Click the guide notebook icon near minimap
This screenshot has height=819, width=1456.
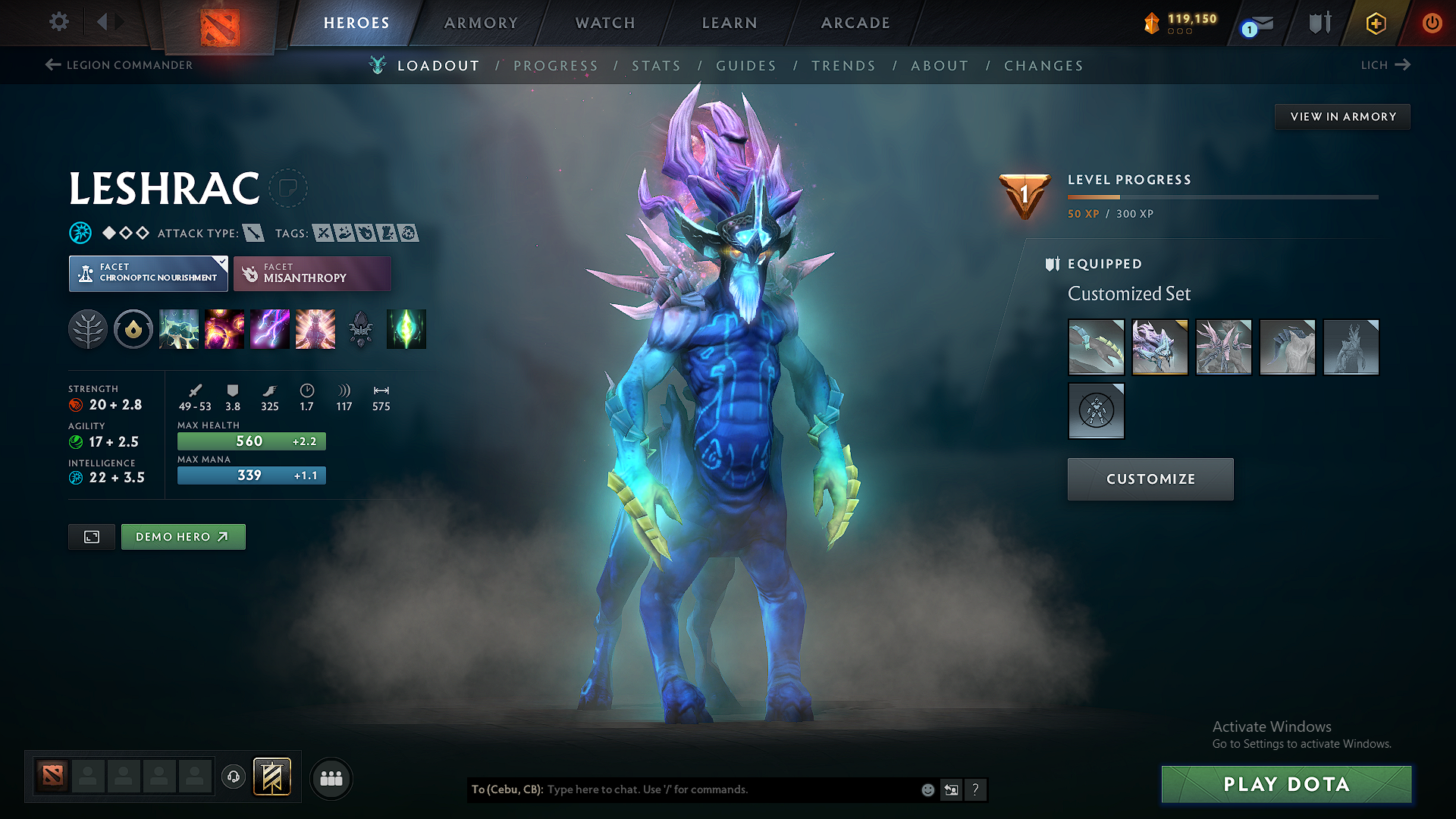[272, 777]
